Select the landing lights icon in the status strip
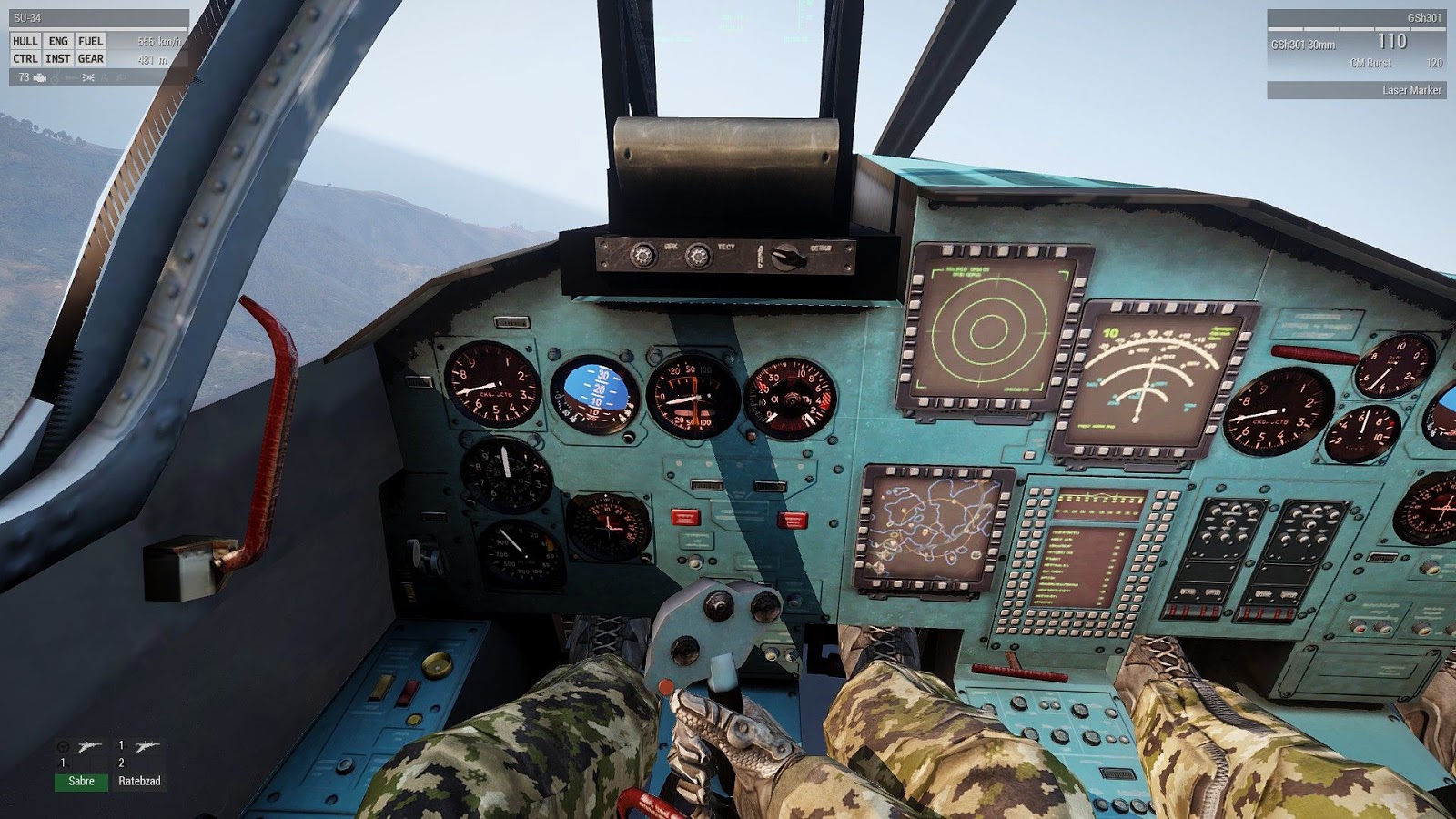Image resolution: width=1456 pixels, height=819 pixels. [86, 78]
